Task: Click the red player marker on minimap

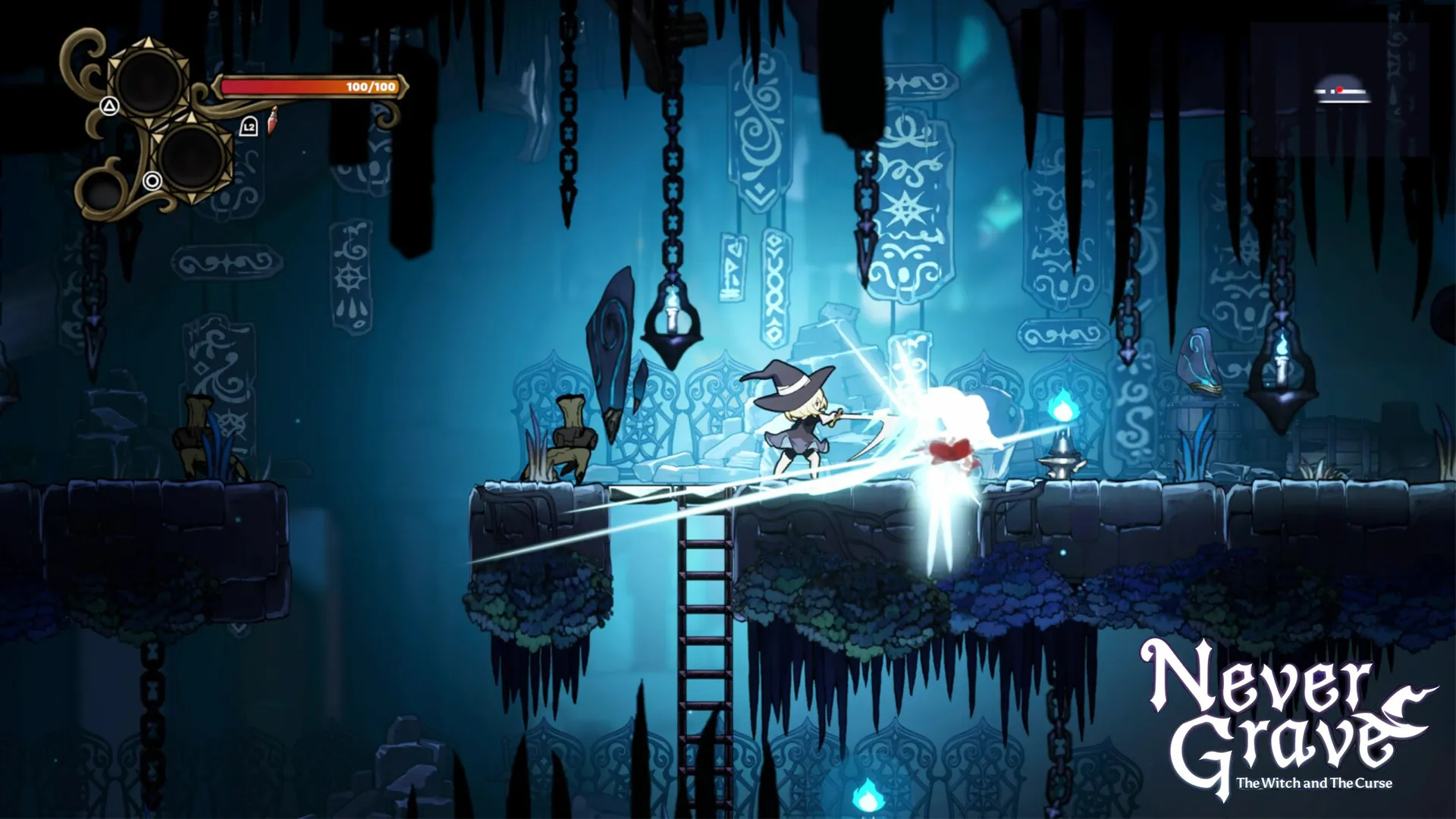Action: pyautogui.click(x=1340, y=89)
